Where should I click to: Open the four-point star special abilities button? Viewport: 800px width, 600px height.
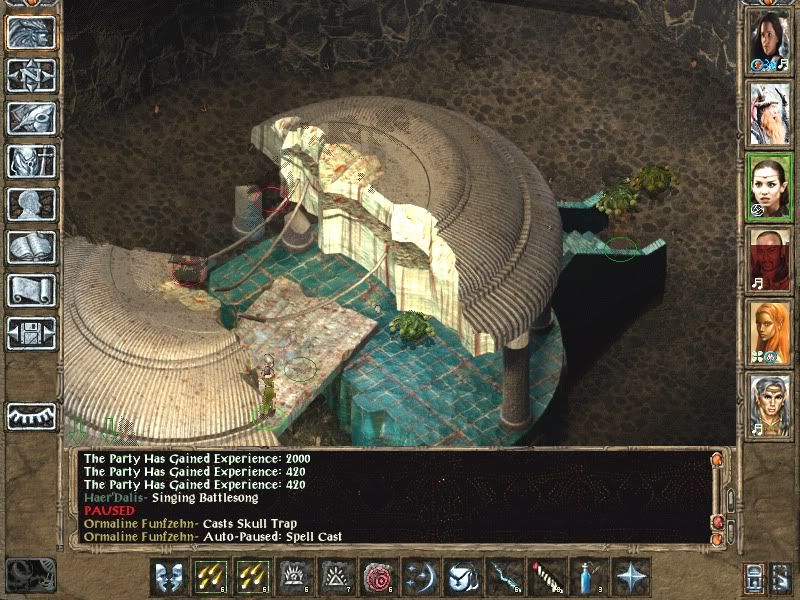point(631,577)
